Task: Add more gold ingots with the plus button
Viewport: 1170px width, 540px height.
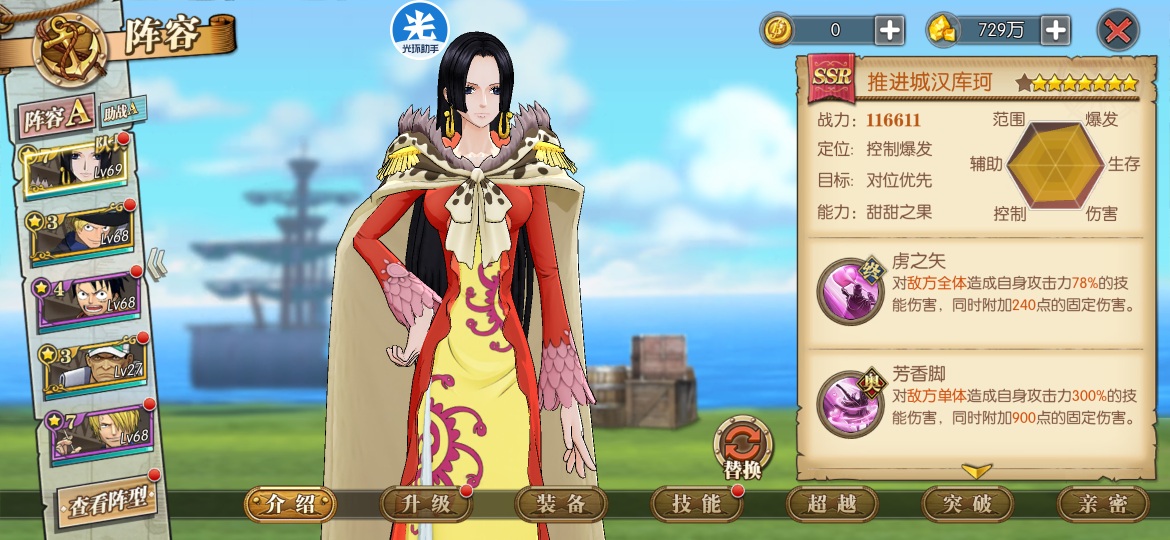Action: coord(1056,30)
